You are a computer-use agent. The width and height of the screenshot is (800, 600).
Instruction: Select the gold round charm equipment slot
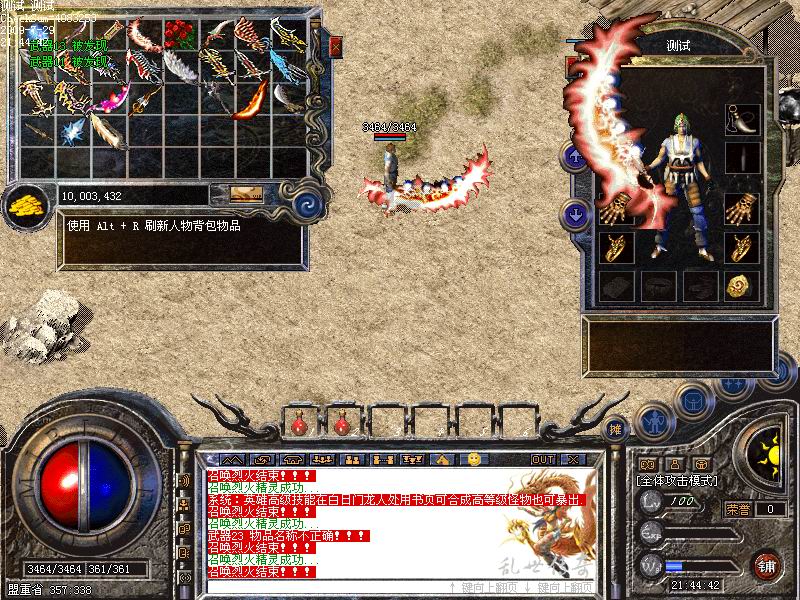tap(741, 287)
